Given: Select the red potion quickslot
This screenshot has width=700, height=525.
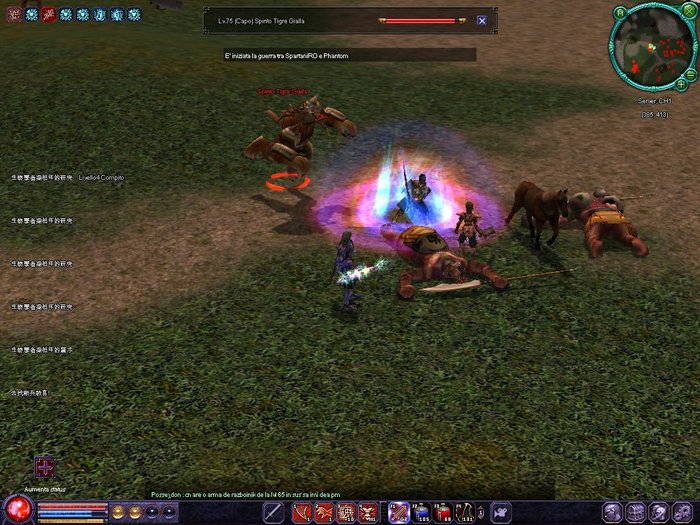Looking at the screenshot, I should [443, 512].
